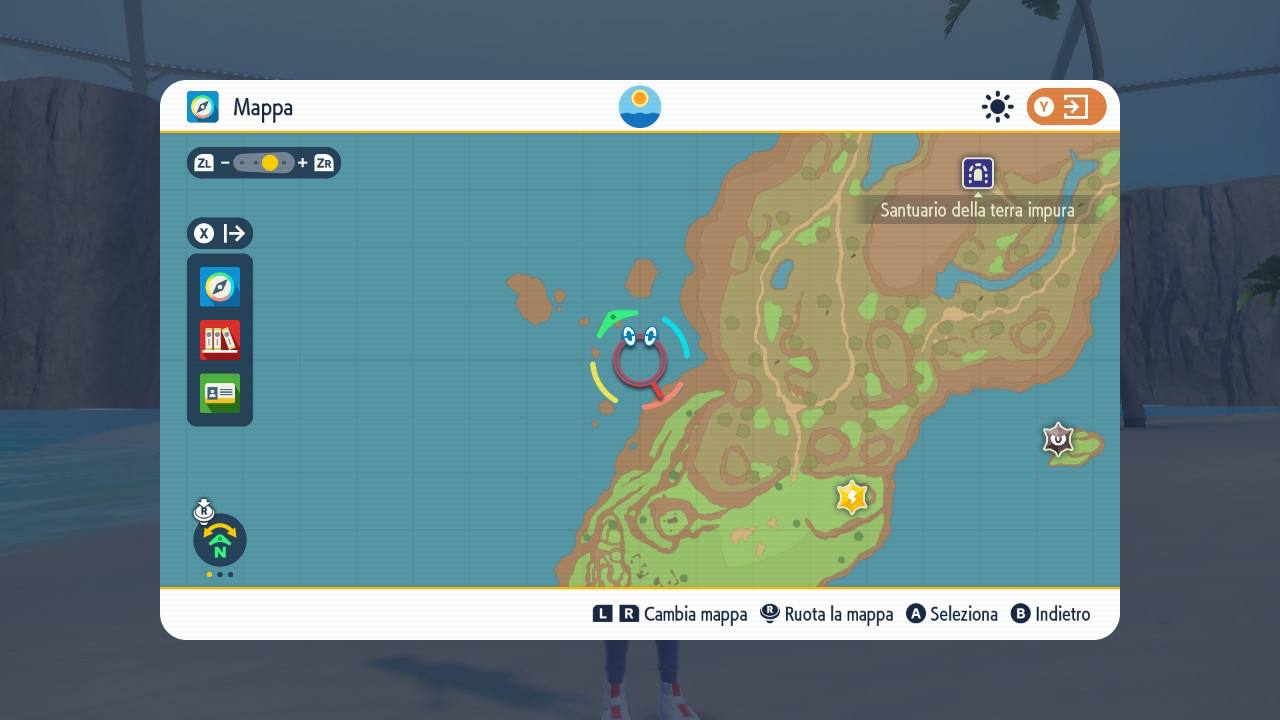Open the trainer profile card app

point(220,393)
